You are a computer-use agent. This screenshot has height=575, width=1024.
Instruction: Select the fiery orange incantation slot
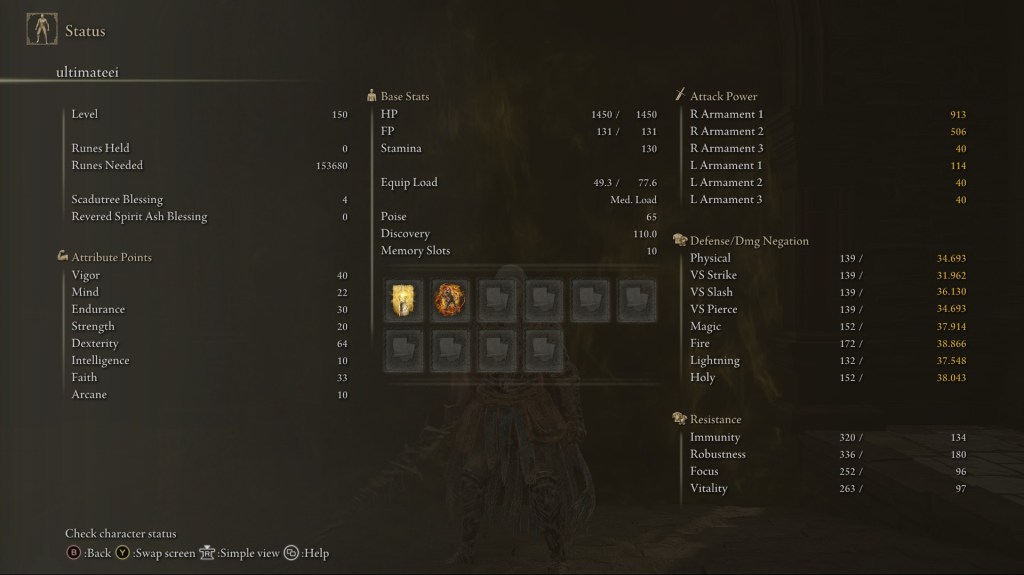451,299
